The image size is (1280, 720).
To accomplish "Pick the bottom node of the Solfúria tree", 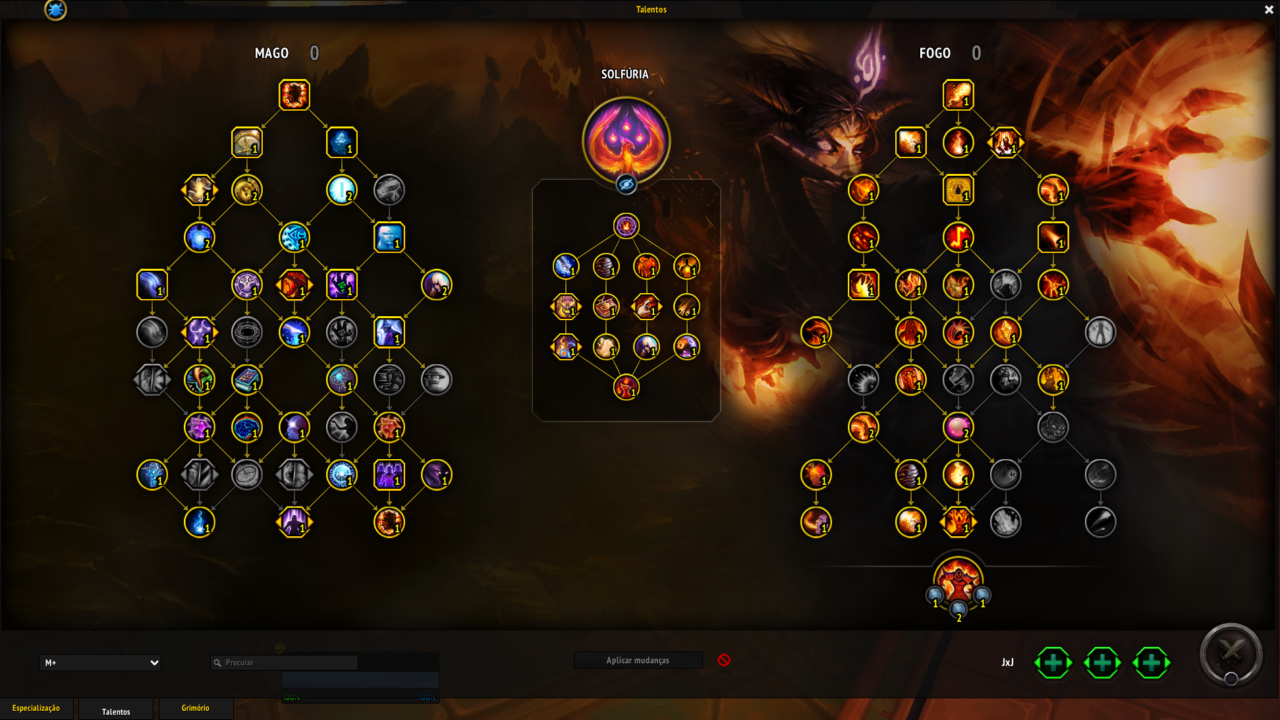I will point(626,386).
